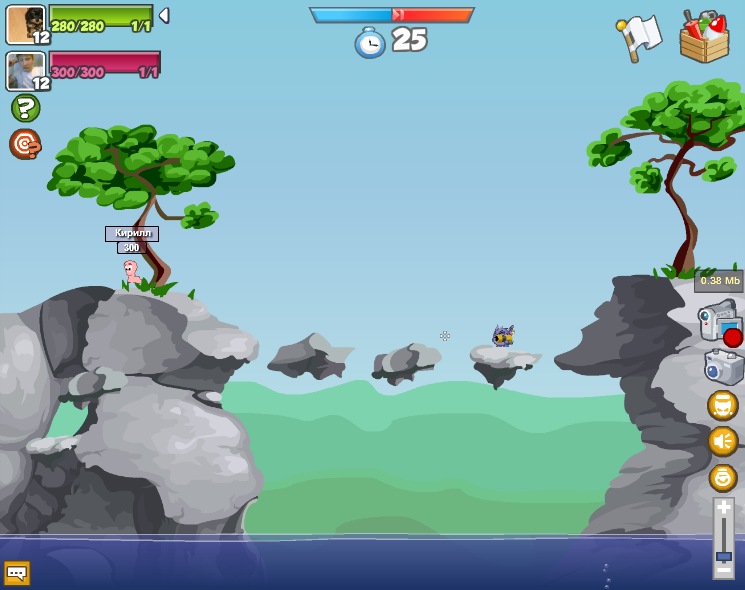Screen dimensions: 745x590
Task: Open help with the green question mark
Action: point(25,108)
